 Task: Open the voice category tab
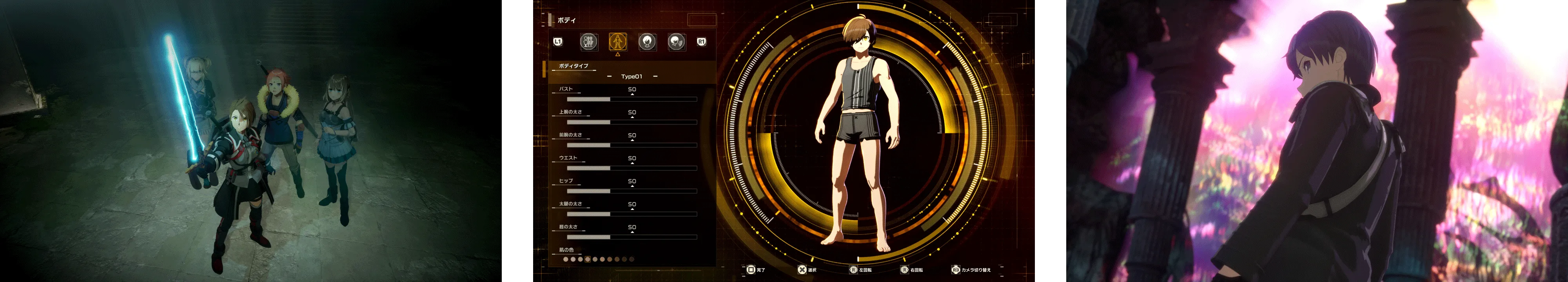(676, 42)
